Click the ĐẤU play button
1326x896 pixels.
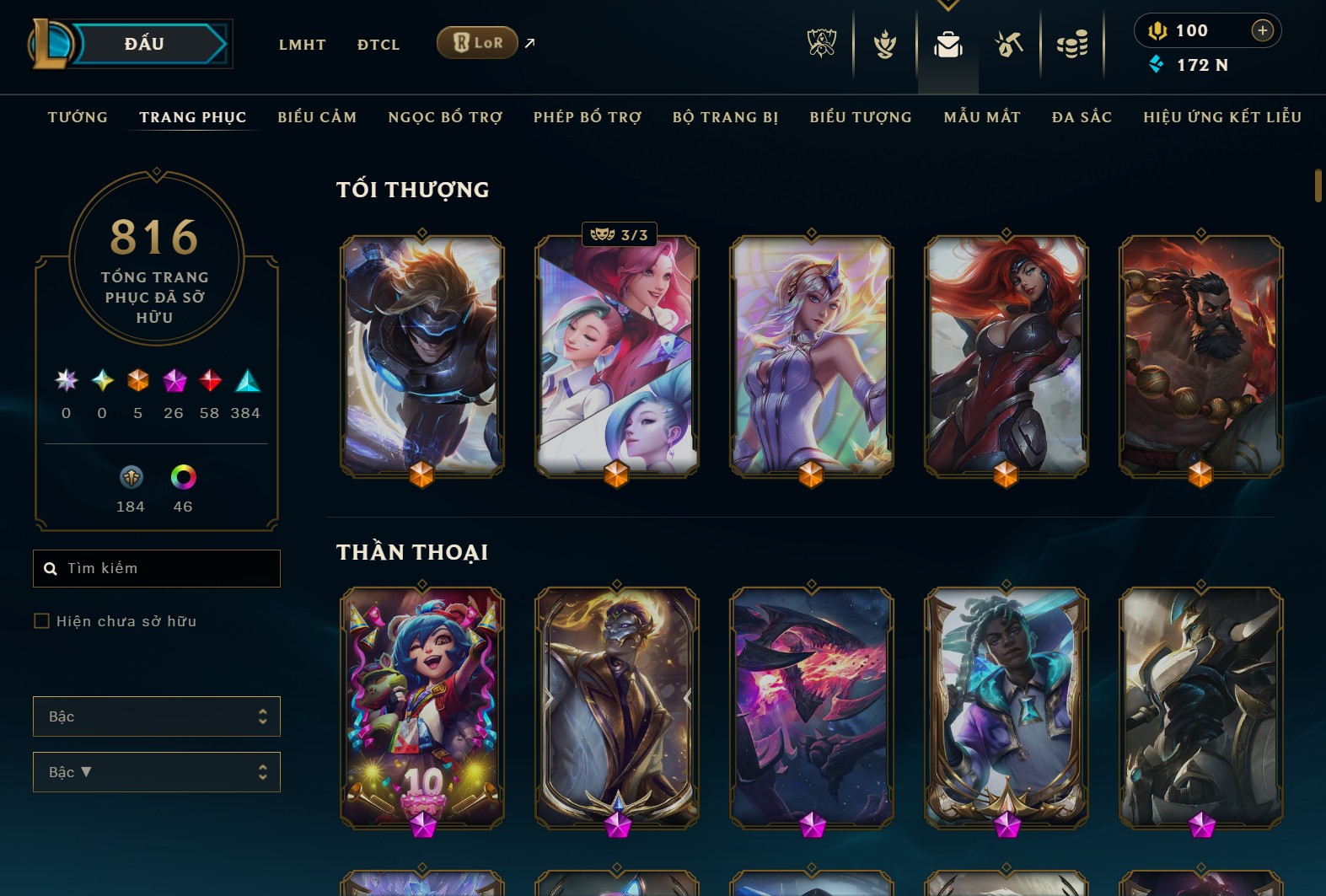(143, 43)
